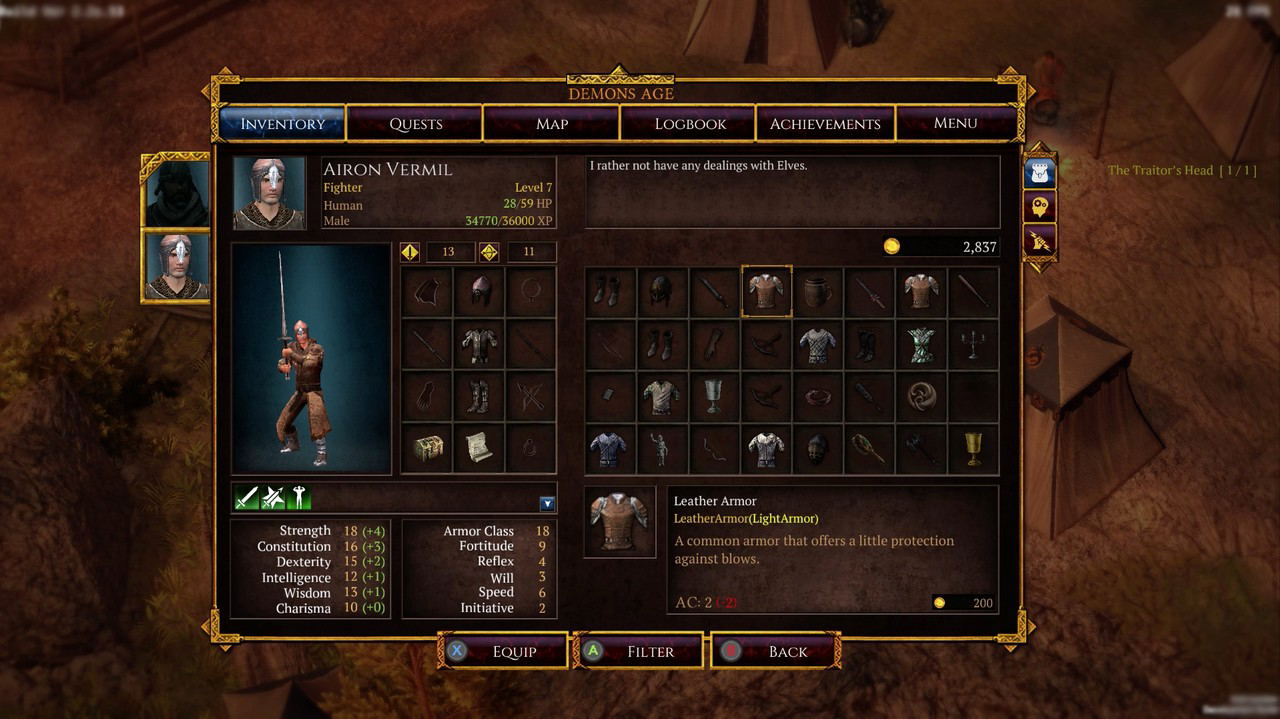Switch to the Quests tab
Viewport: 1280px width, 719px height.
(x=415, y=124)
